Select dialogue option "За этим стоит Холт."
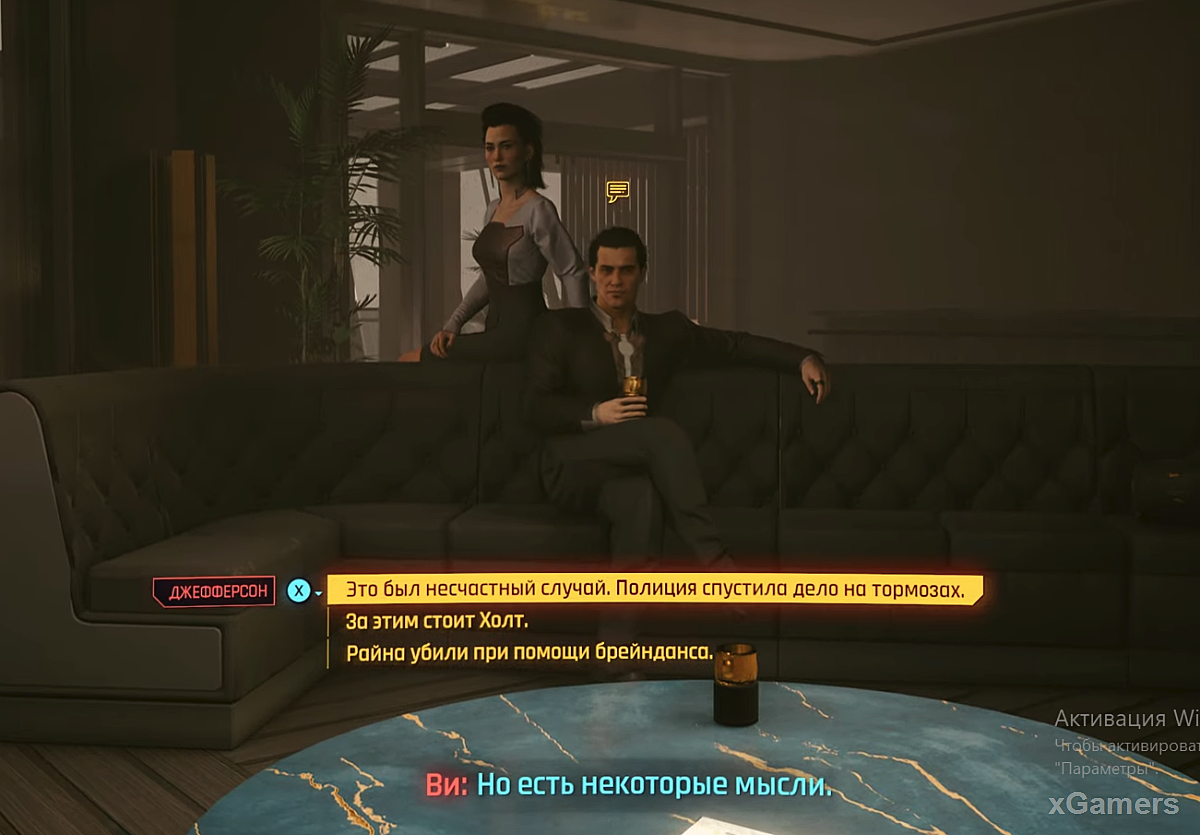 (436, 621)
